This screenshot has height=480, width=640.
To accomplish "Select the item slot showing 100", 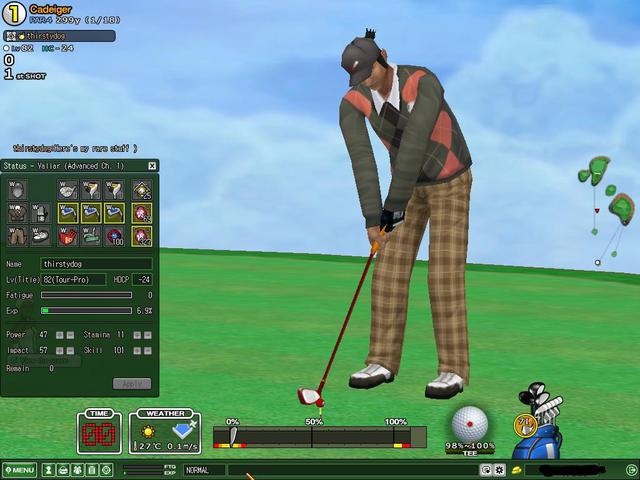I will [115, 236].
